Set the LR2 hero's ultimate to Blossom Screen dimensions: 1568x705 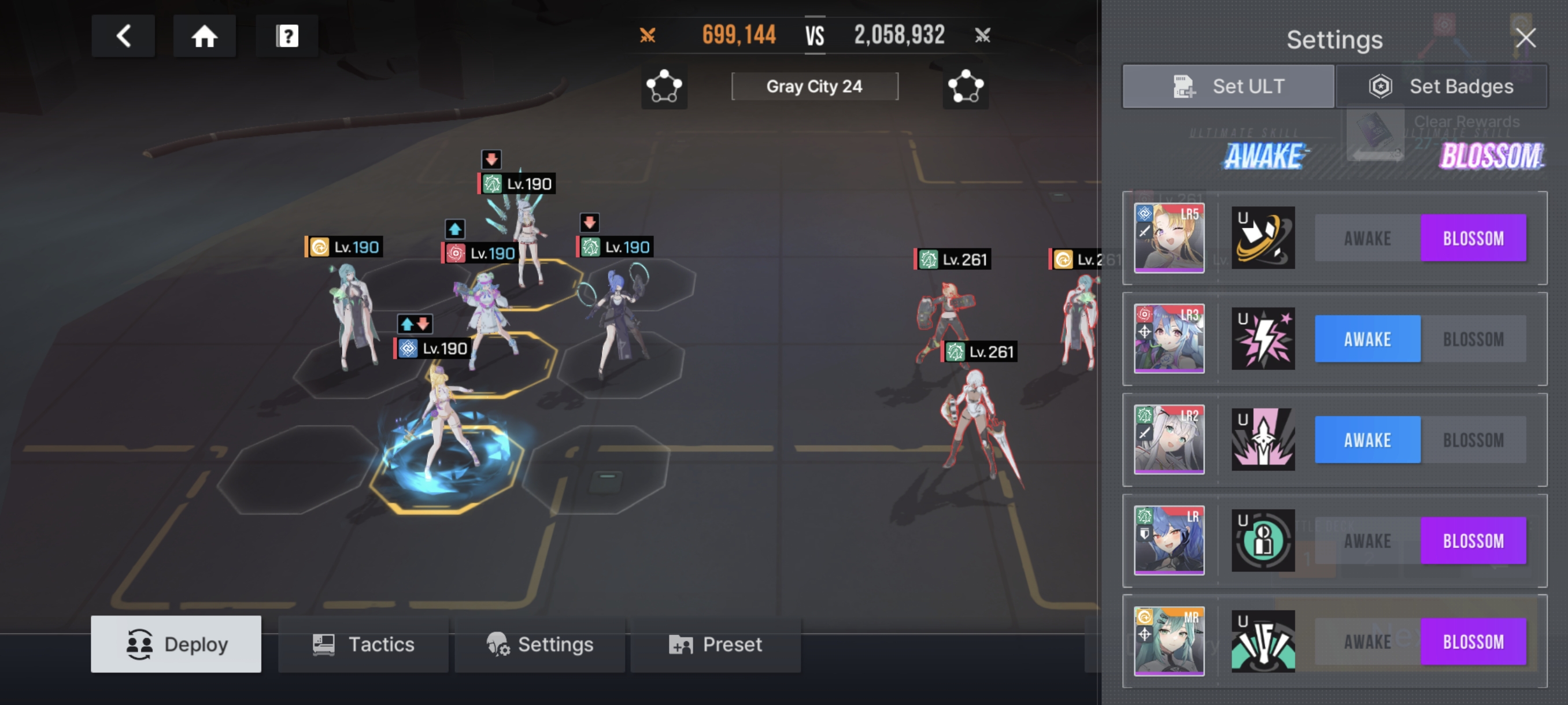(x=1473, y=440)
